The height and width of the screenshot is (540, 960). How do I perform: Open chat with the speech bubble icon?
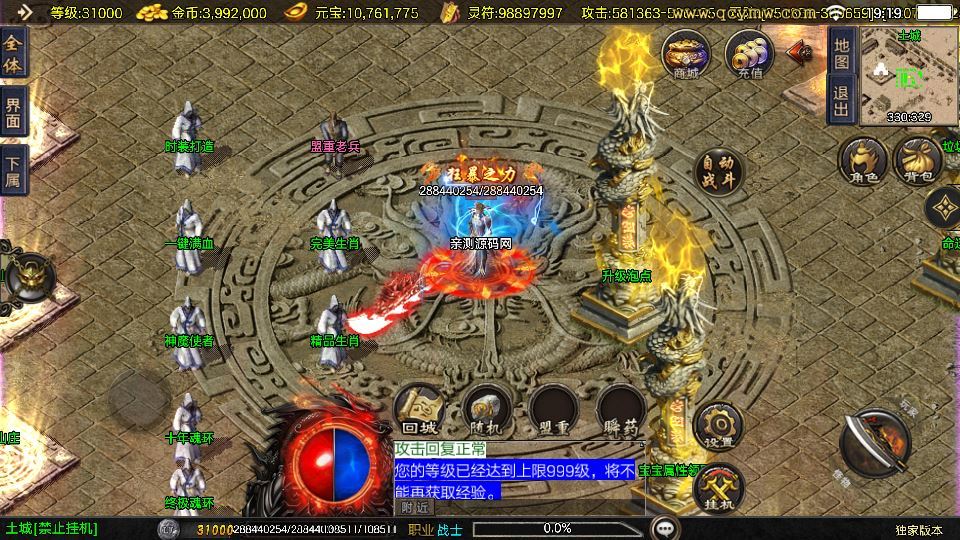coord(665,528)
